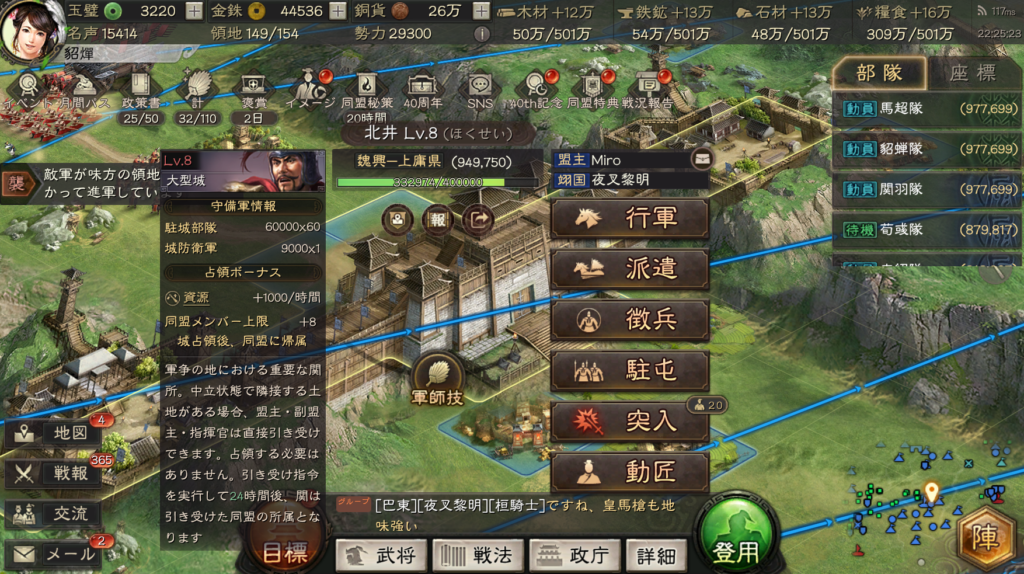This screenshot has width=1024, height=574.
Task: Select the 行軍 march command
Action: click(630, 219)
